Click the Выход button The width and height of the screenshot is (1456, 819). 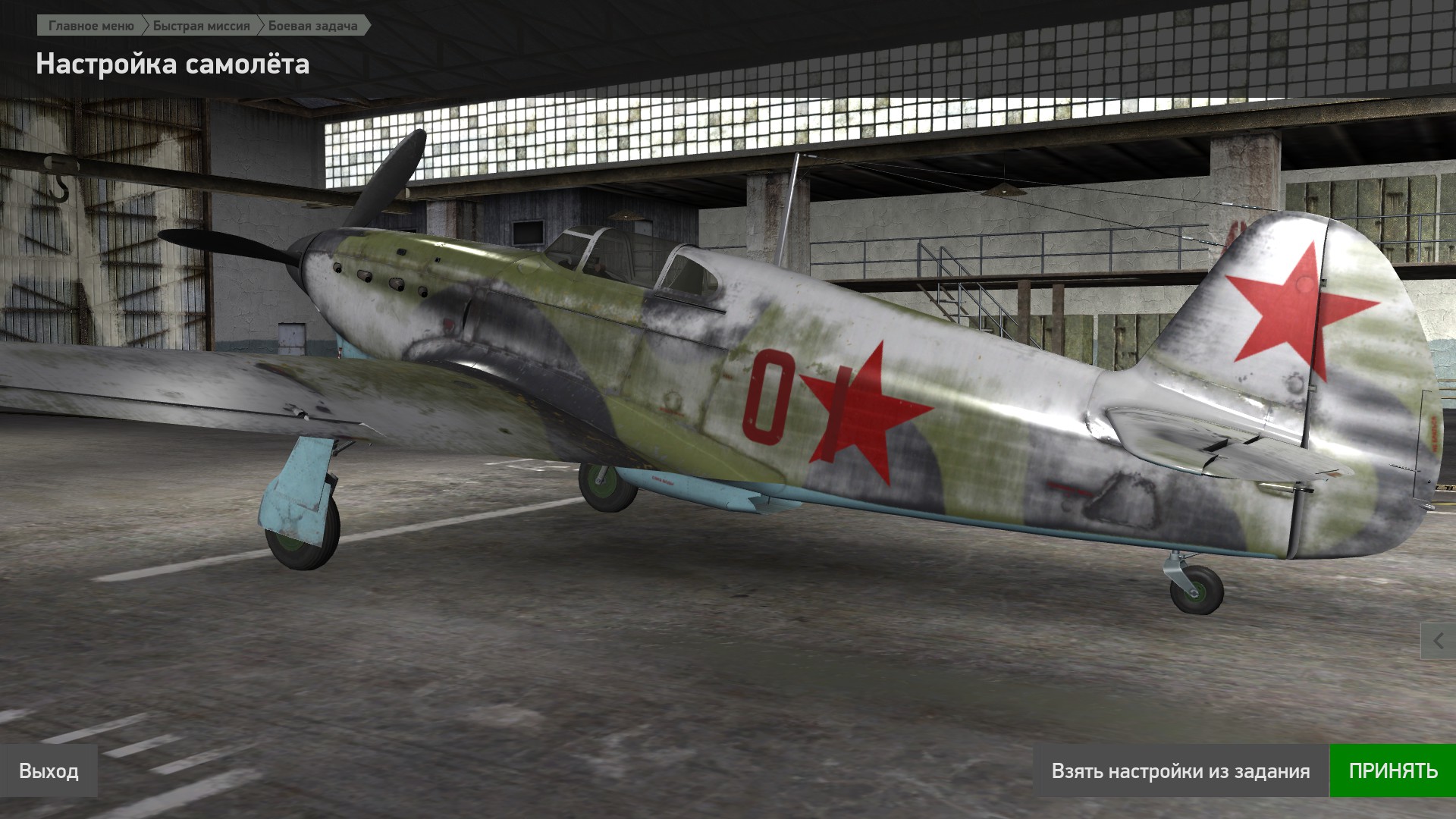(x=49, y=771)
